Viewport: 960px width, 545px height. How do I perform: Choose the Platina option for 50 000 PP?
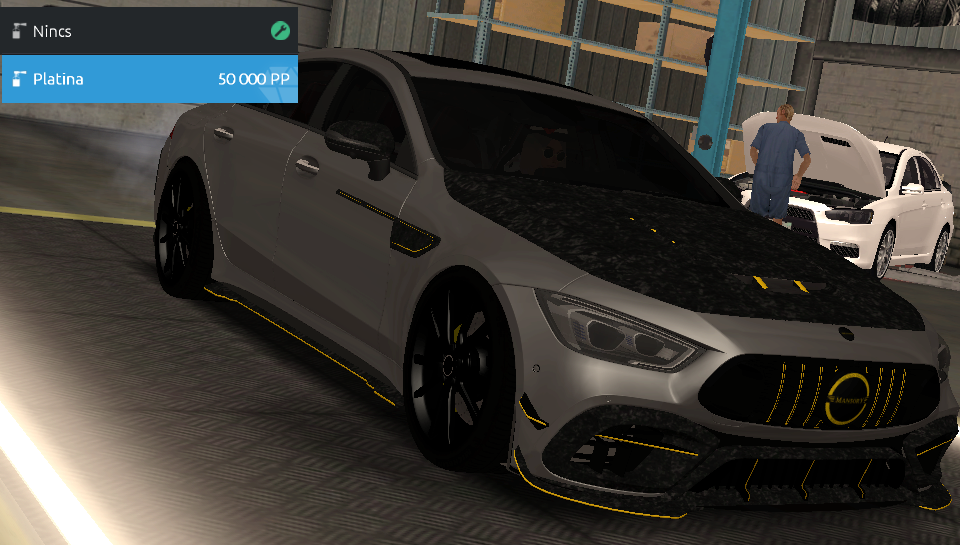coord(149,79)
